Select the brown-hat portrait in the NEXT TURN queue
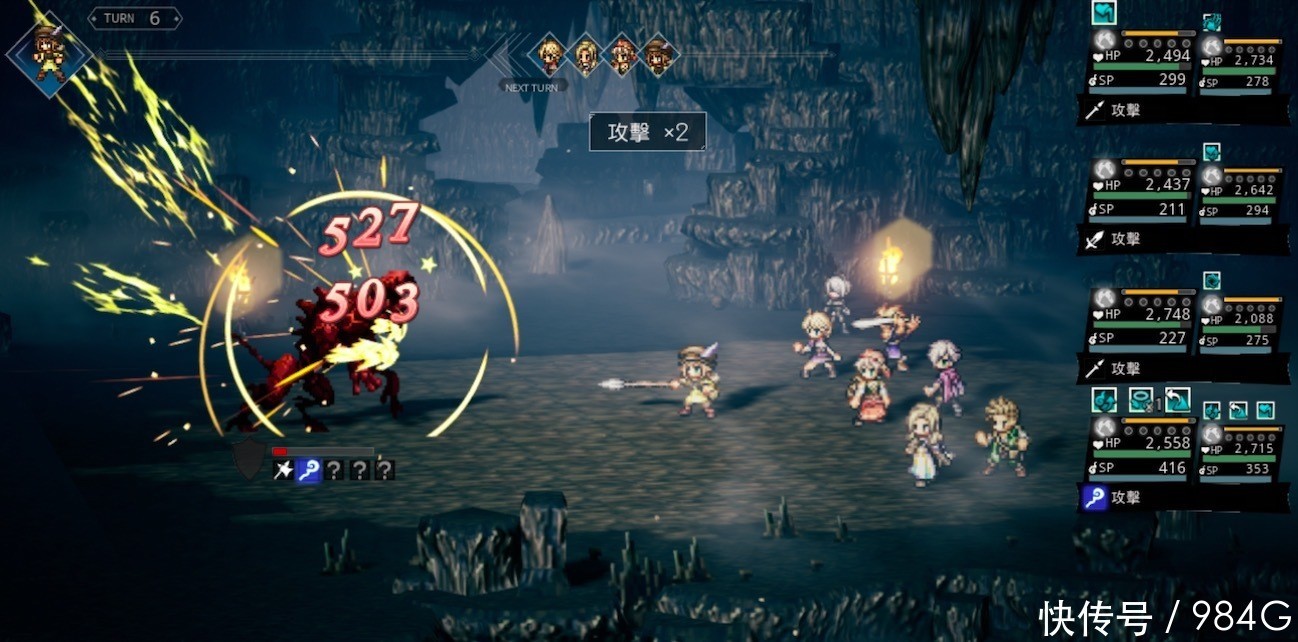The image size is (1298, 642). [x=657, y=56]
